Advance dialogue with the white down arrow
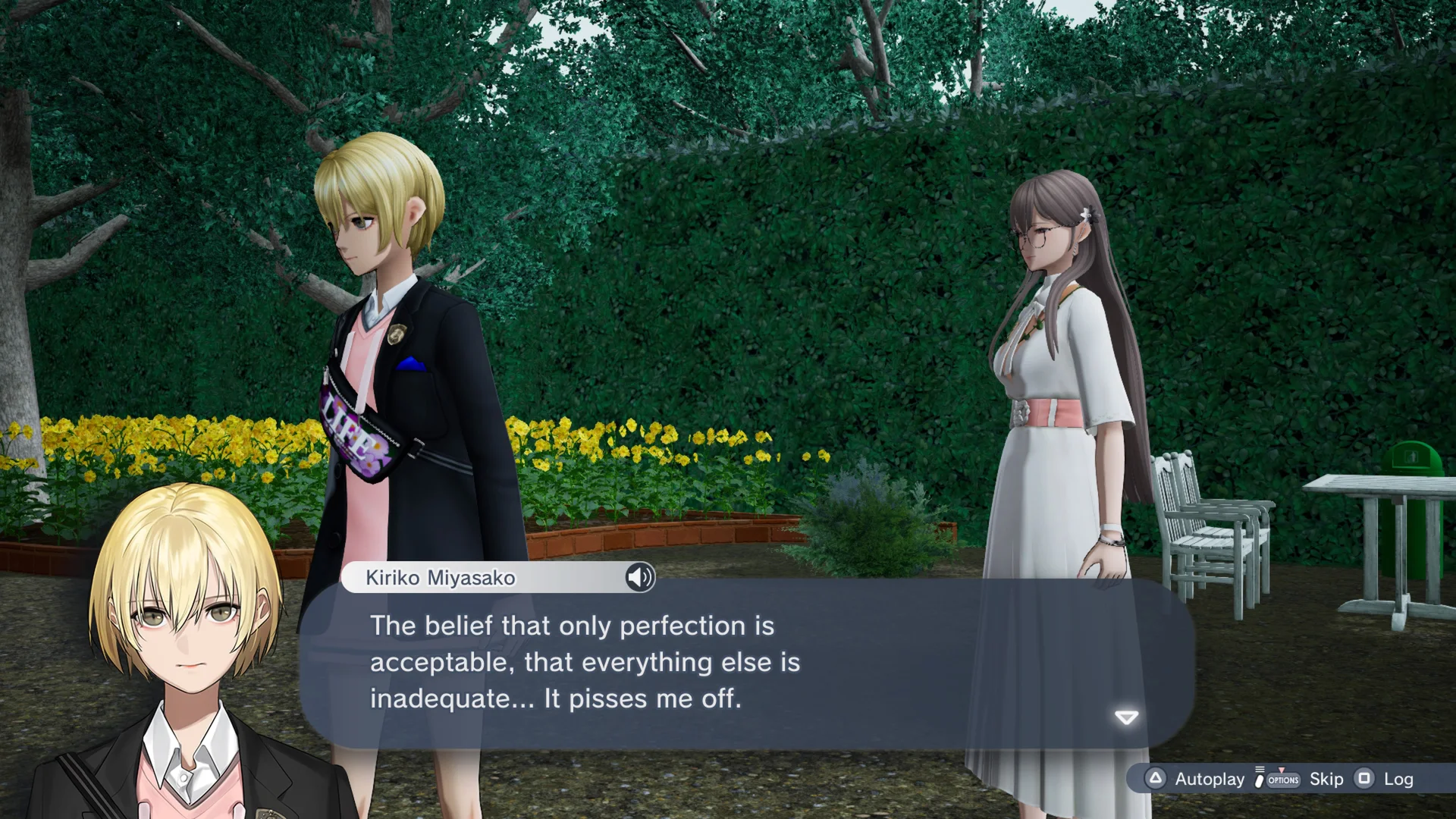The width and height of the screenshot is (1456, 819). click(1126, 717)
